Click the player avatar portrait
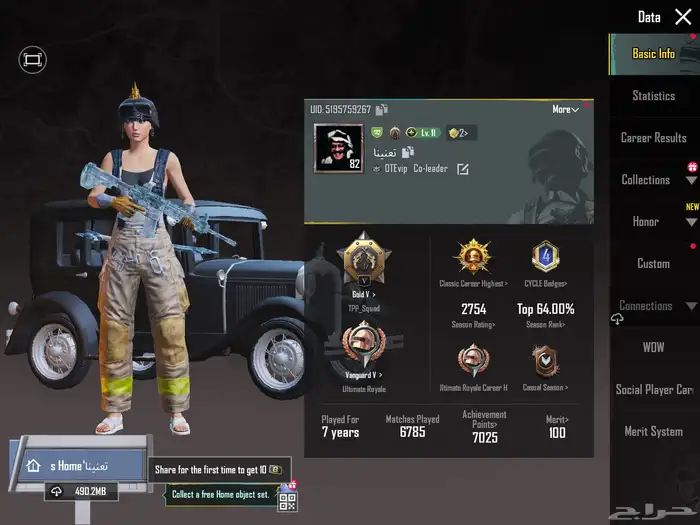Screen dimensions: 700x525 [x=338, y=148]
